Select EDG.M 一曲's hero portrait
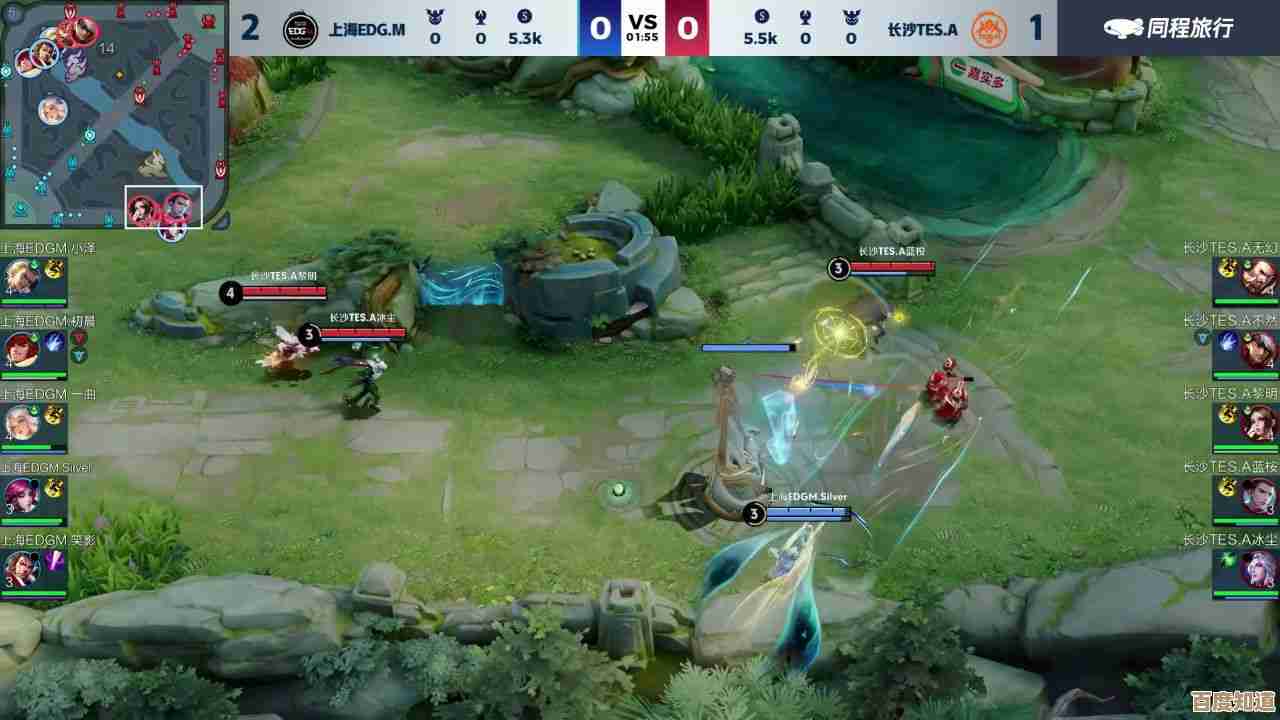Image resolution: width=1280 pixels, height=720 pixels. point(19,421)
